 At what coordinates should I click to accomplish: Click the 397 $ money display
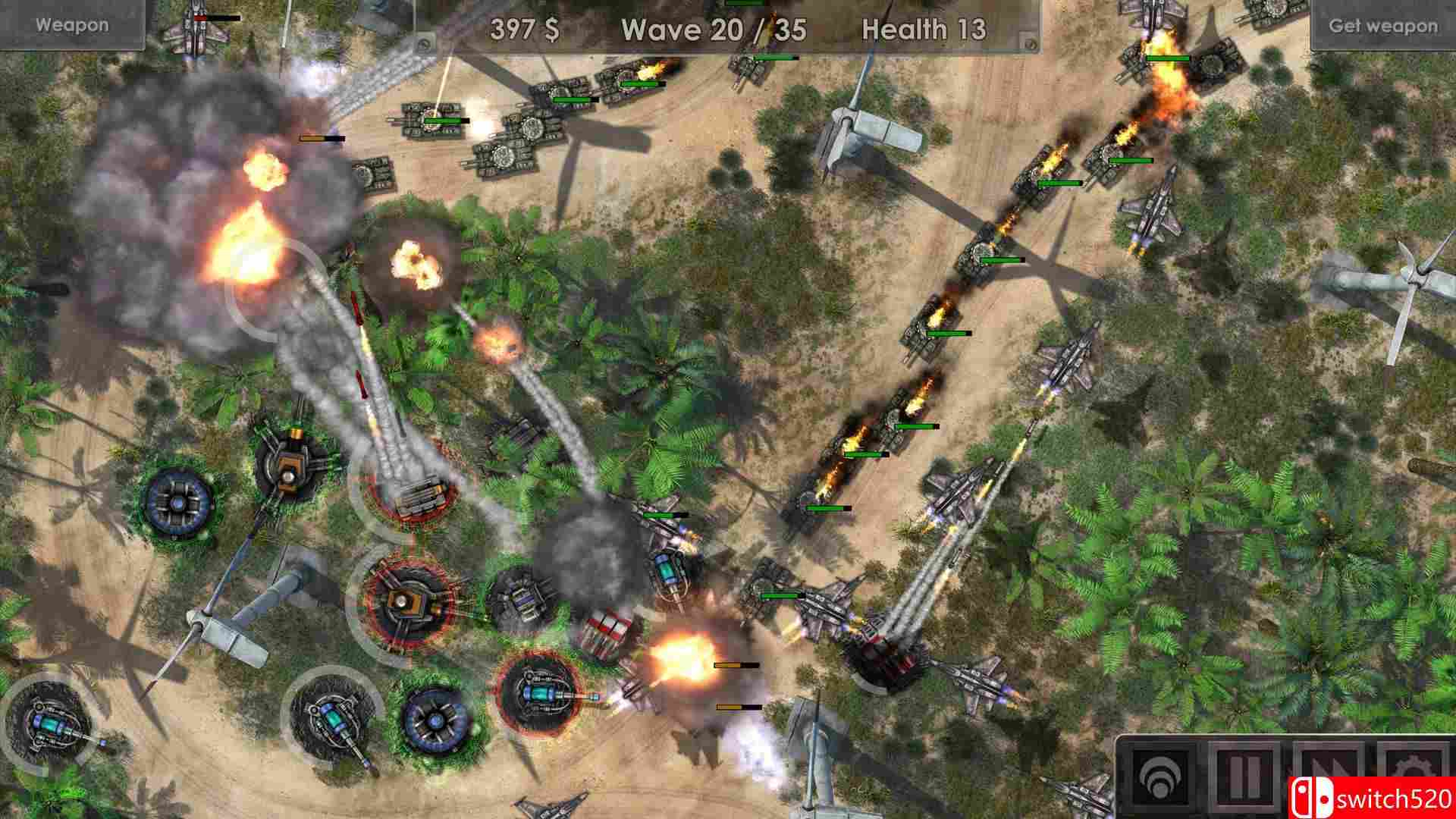point(523,30)
